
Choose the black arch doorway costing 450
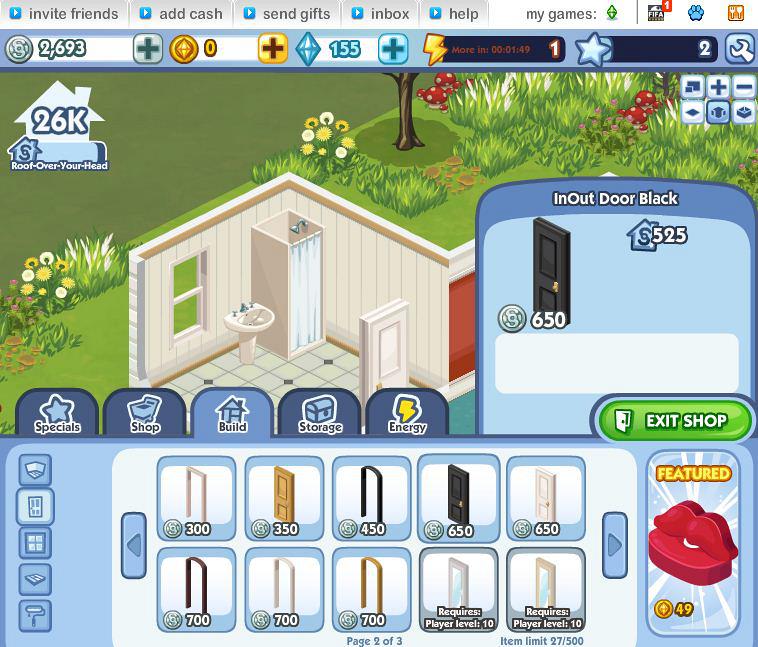372,499
